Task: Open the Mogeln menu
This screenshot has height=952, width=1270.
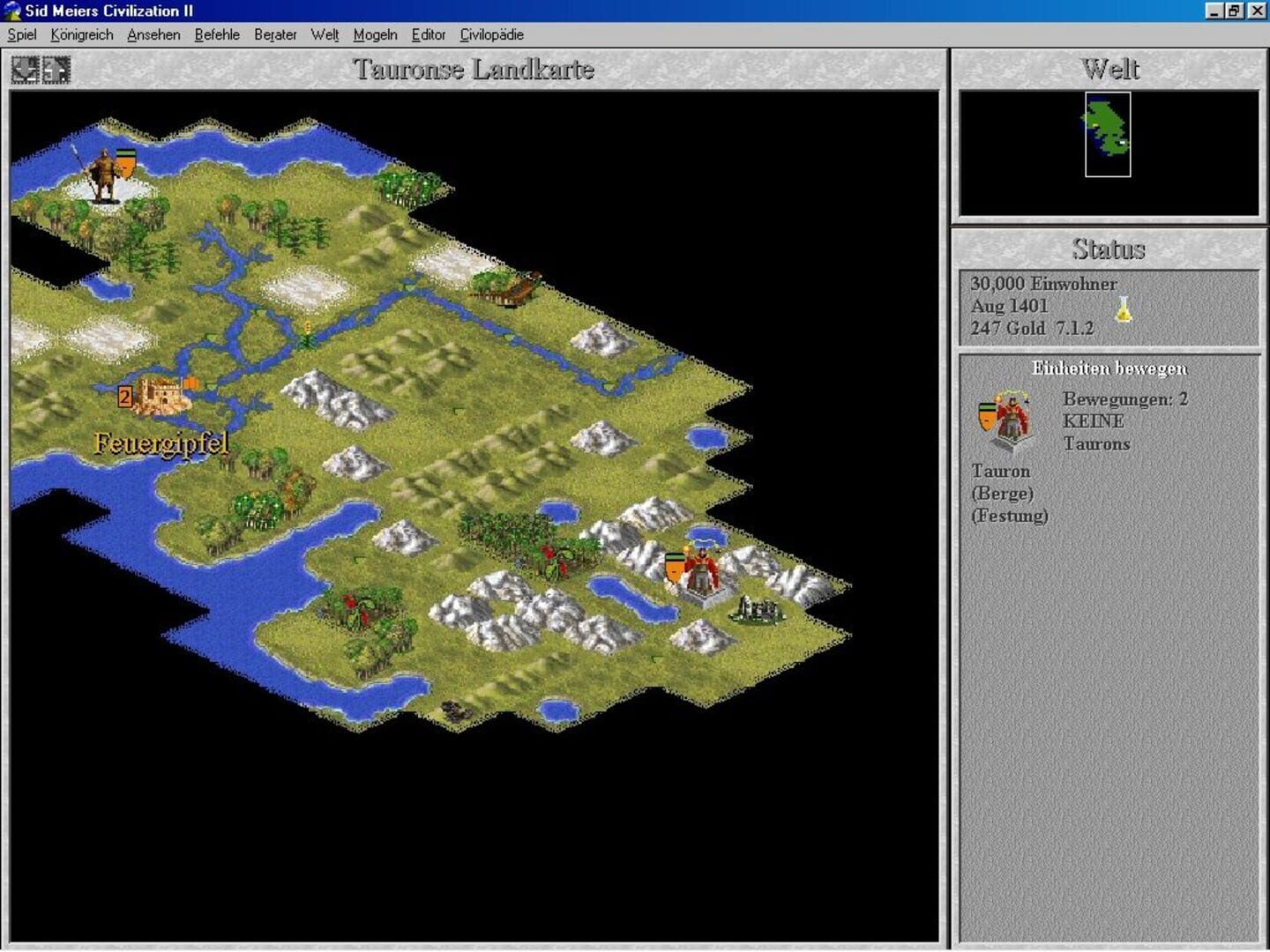Action: 373,34
